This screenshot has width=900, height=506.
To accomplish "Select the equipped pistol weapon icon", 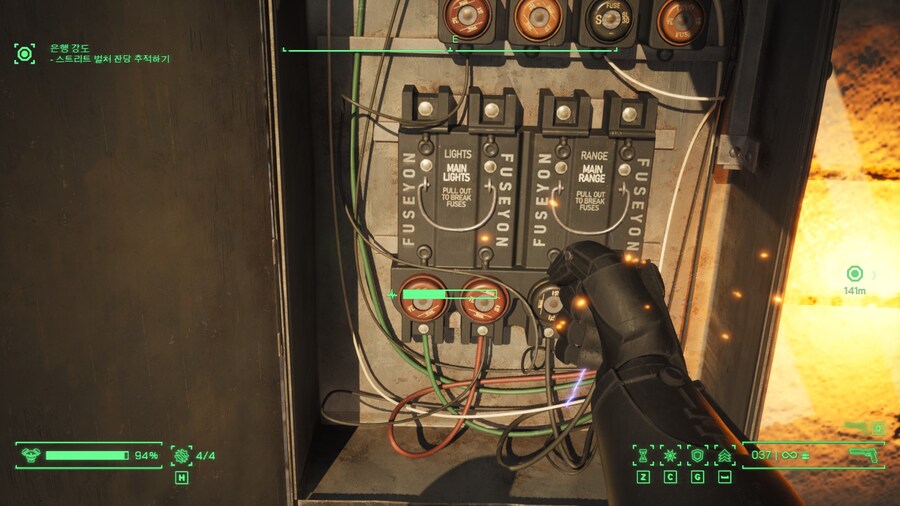I will (862, 455).
